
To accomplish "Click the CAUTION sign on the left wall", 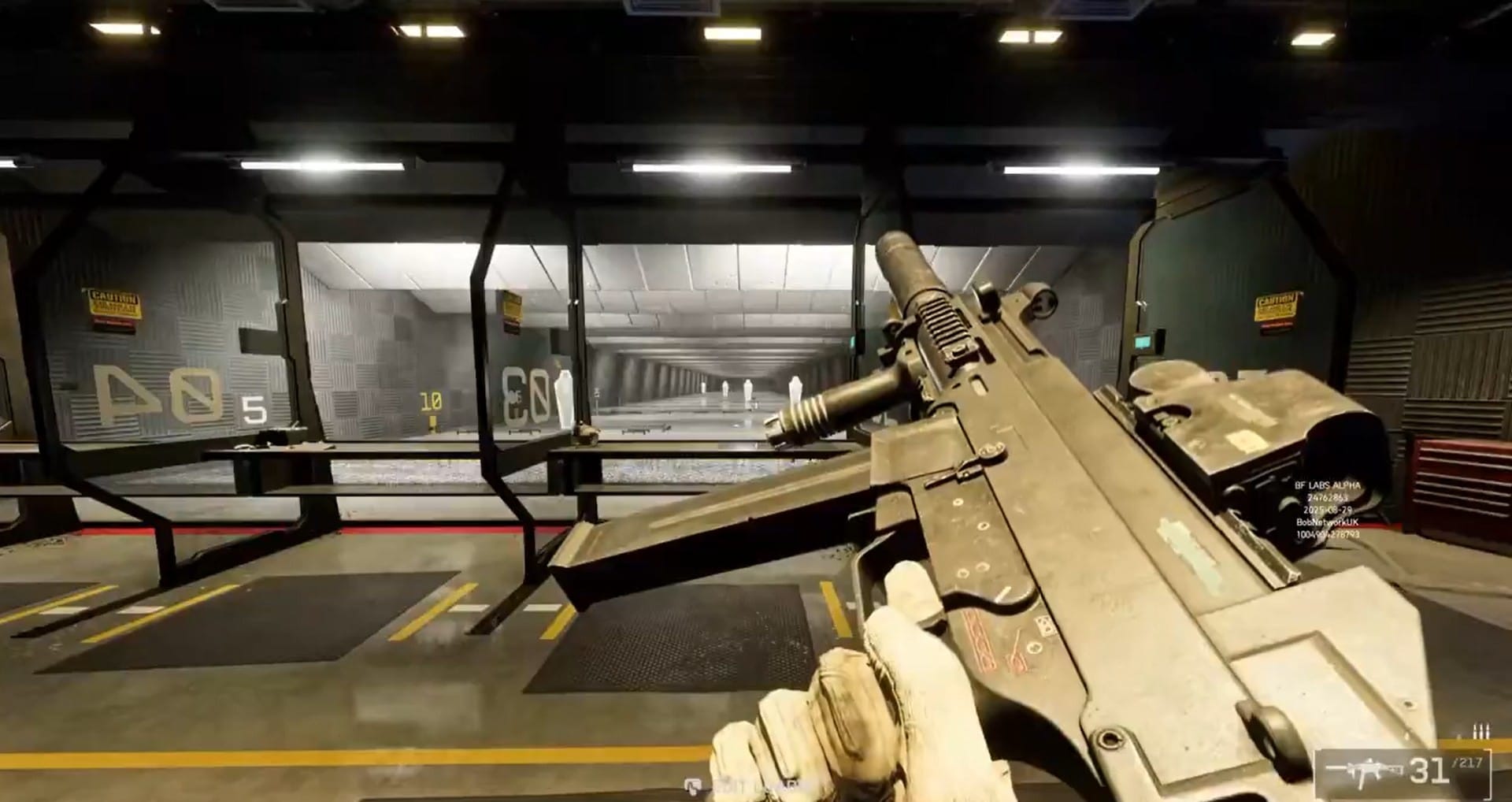I will (115, 303).
